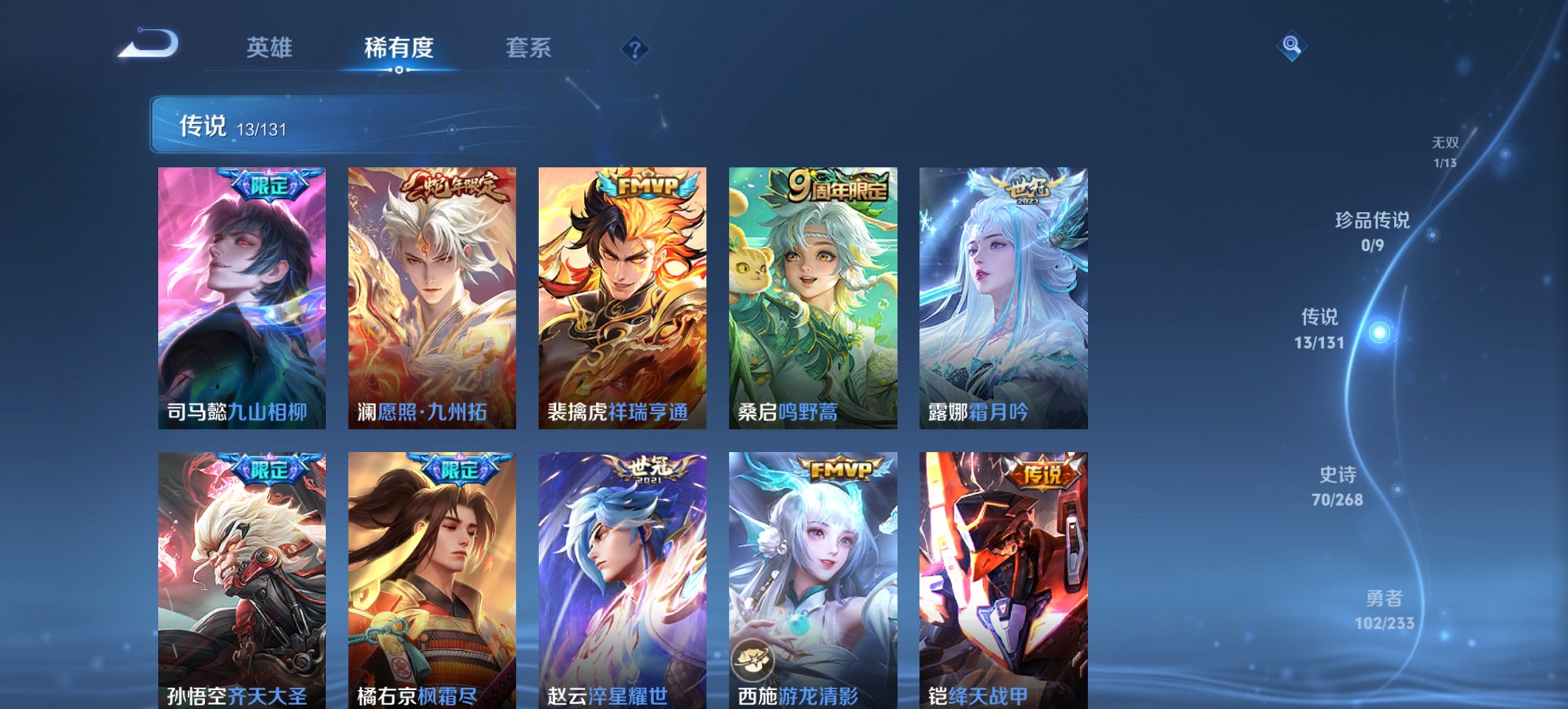Tap the help question mark icon
1568x709 pixels.
click(x=635, y=47)
